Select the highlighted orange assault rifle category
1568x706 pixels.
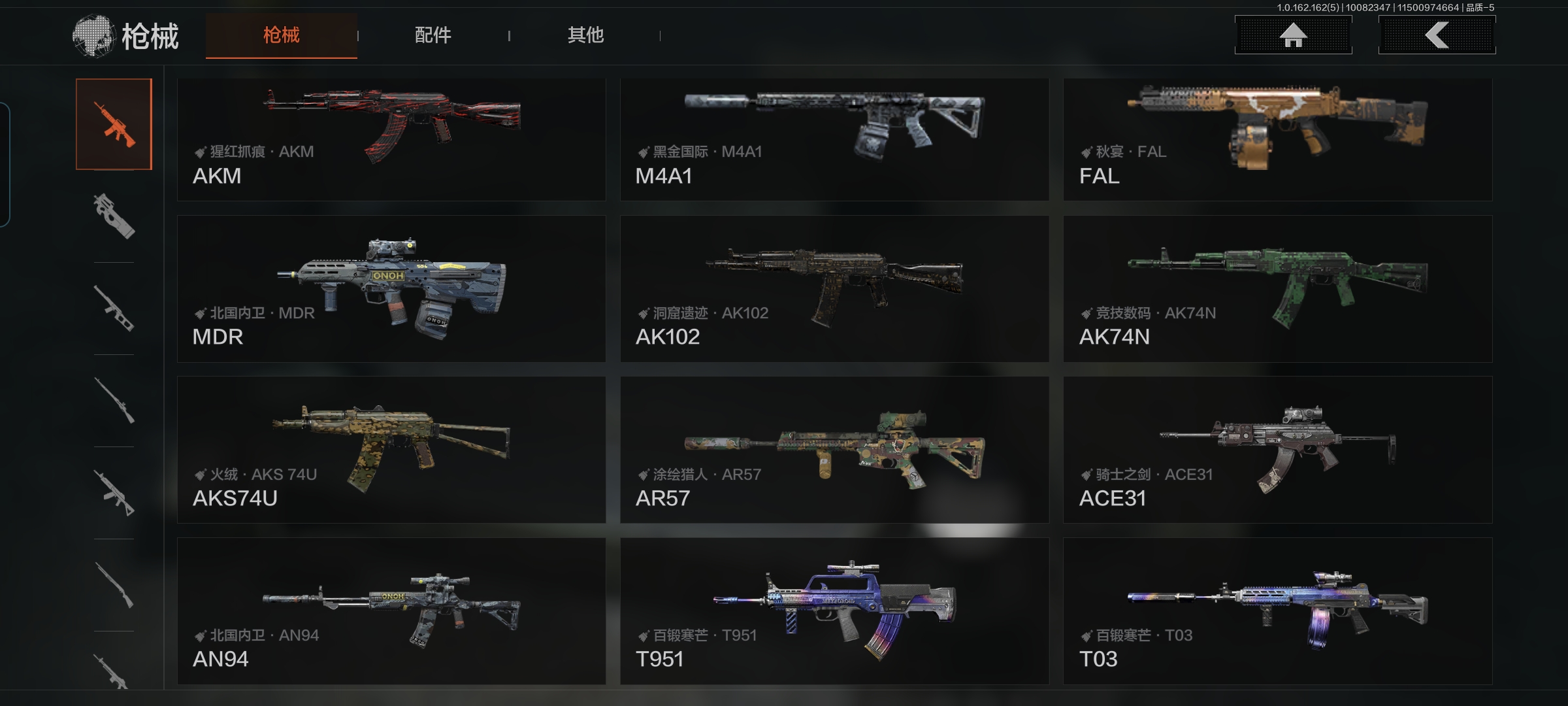(114, 124)
